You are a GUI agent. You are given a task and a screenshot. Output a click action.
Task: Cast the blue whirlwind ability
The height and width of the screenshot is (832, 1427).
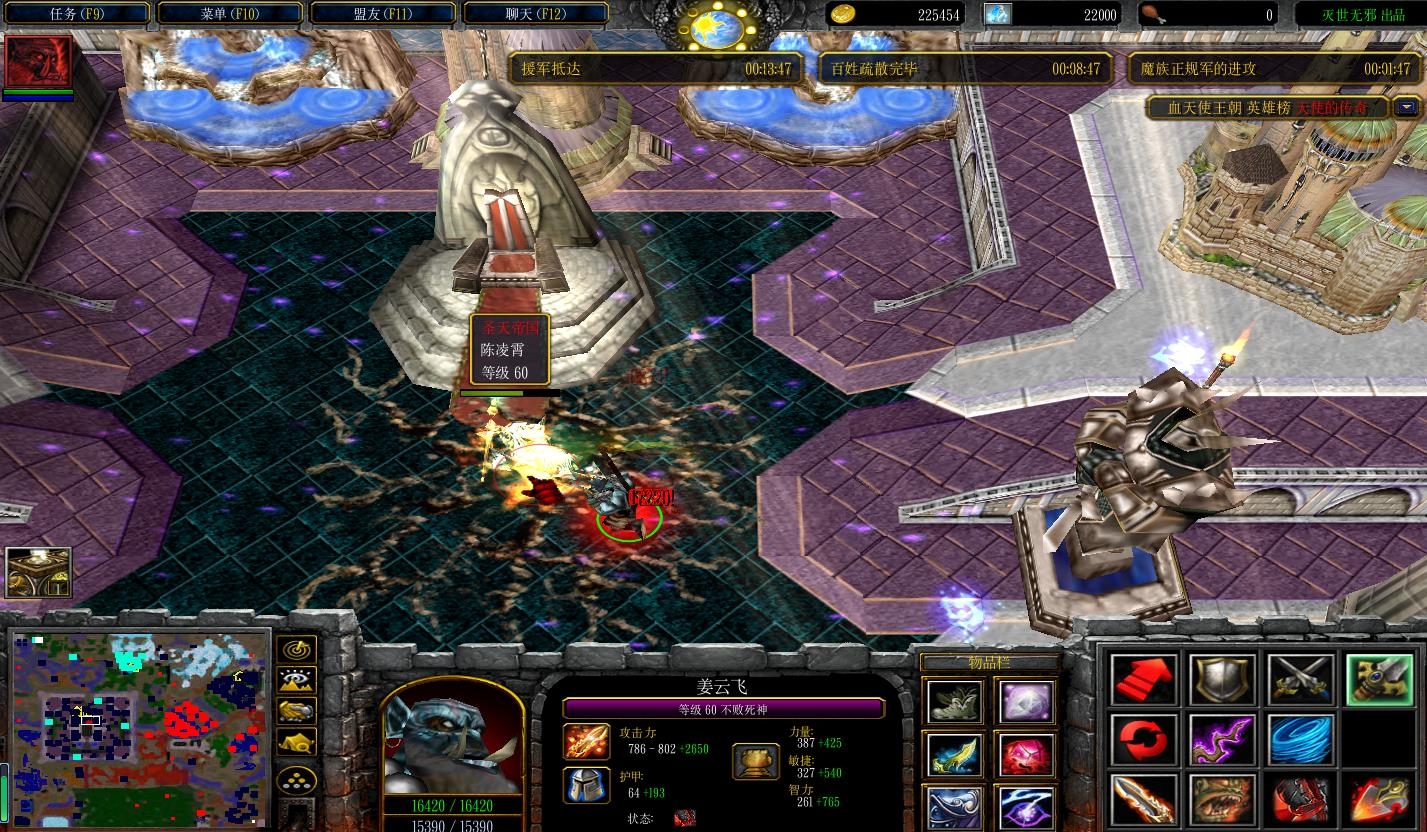click(1299, 740)
